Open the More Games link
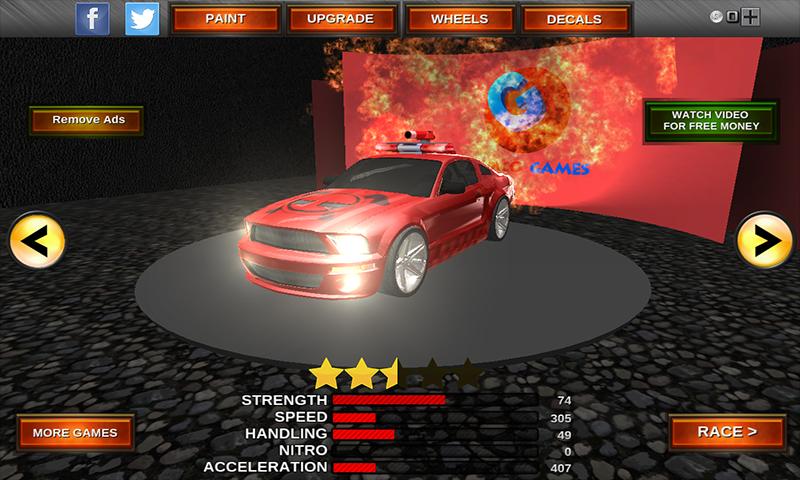 click(x=75, y=433)
